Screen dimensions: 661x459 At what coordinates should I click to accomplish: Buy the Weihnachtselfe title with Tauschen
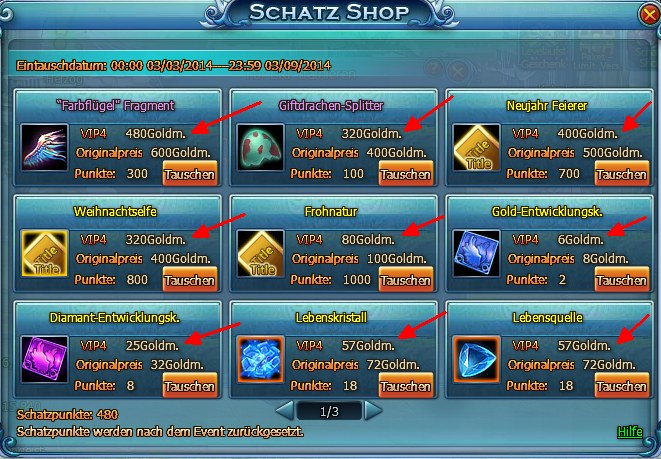pyautogui.click(x=190, y=280)
